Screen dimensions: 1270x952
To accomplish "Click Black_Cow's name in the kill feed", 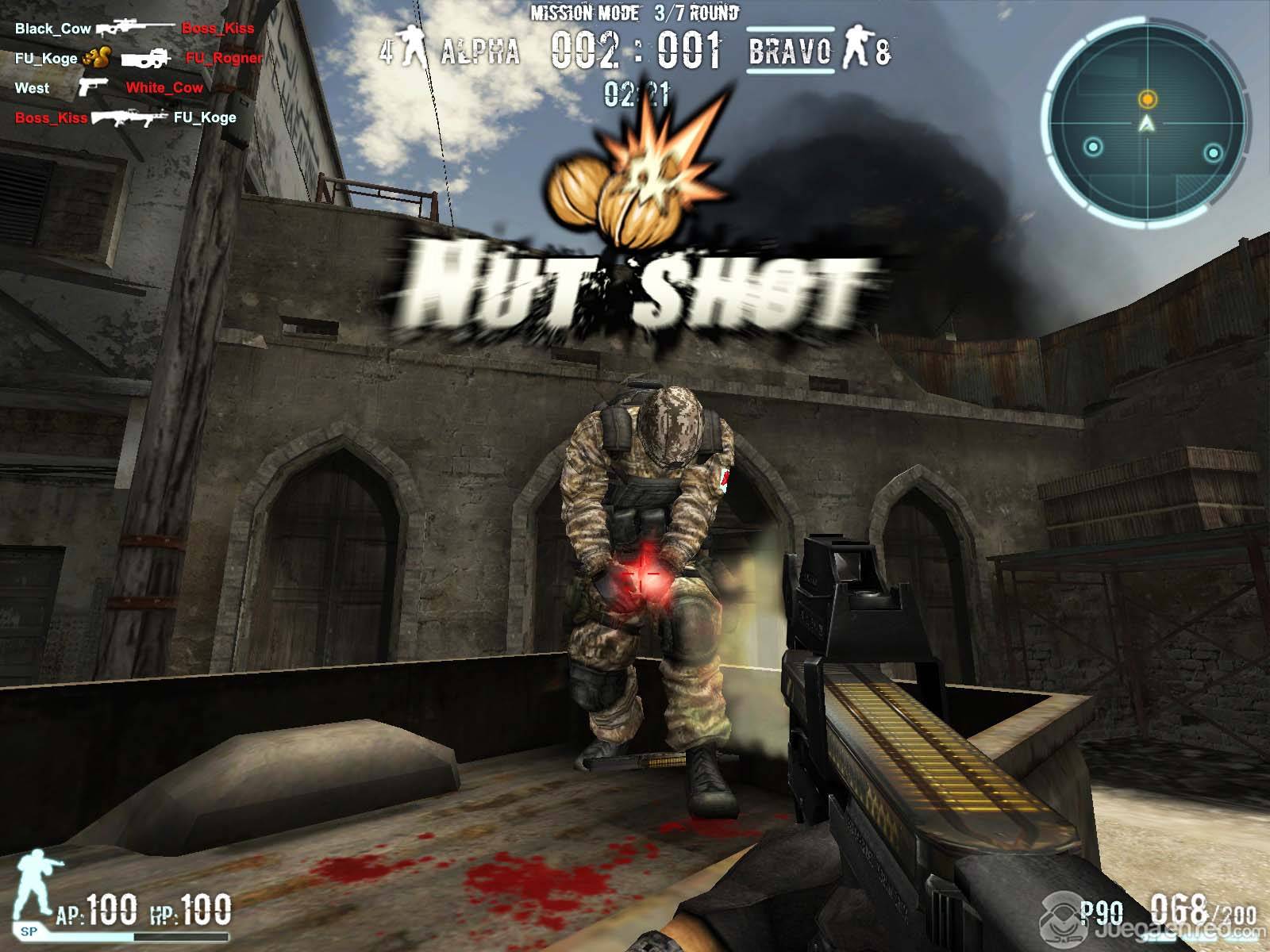I will 53,29.
